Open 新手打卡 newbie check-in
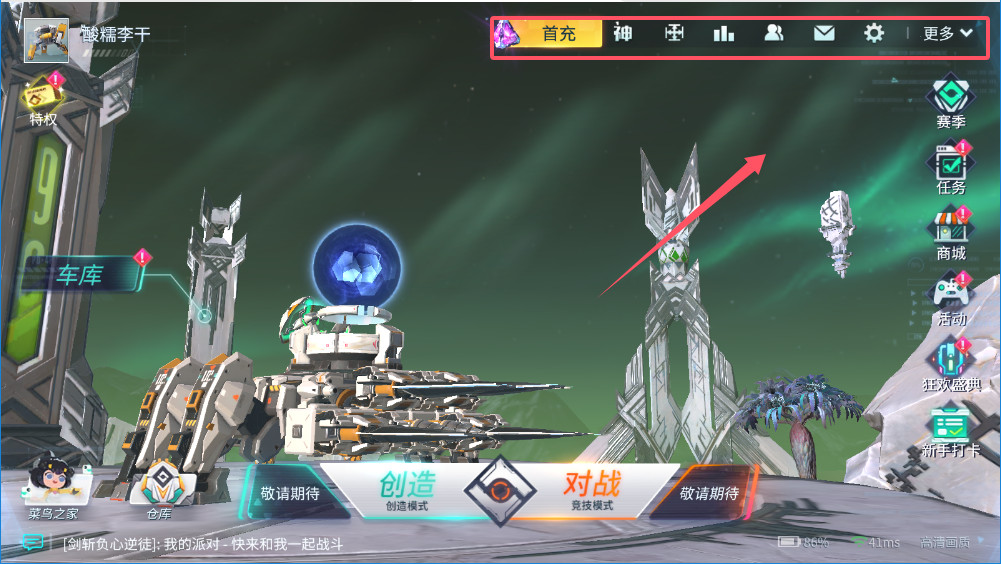The height and width of the screenshot is (564, 1001). tap(950, 430)
